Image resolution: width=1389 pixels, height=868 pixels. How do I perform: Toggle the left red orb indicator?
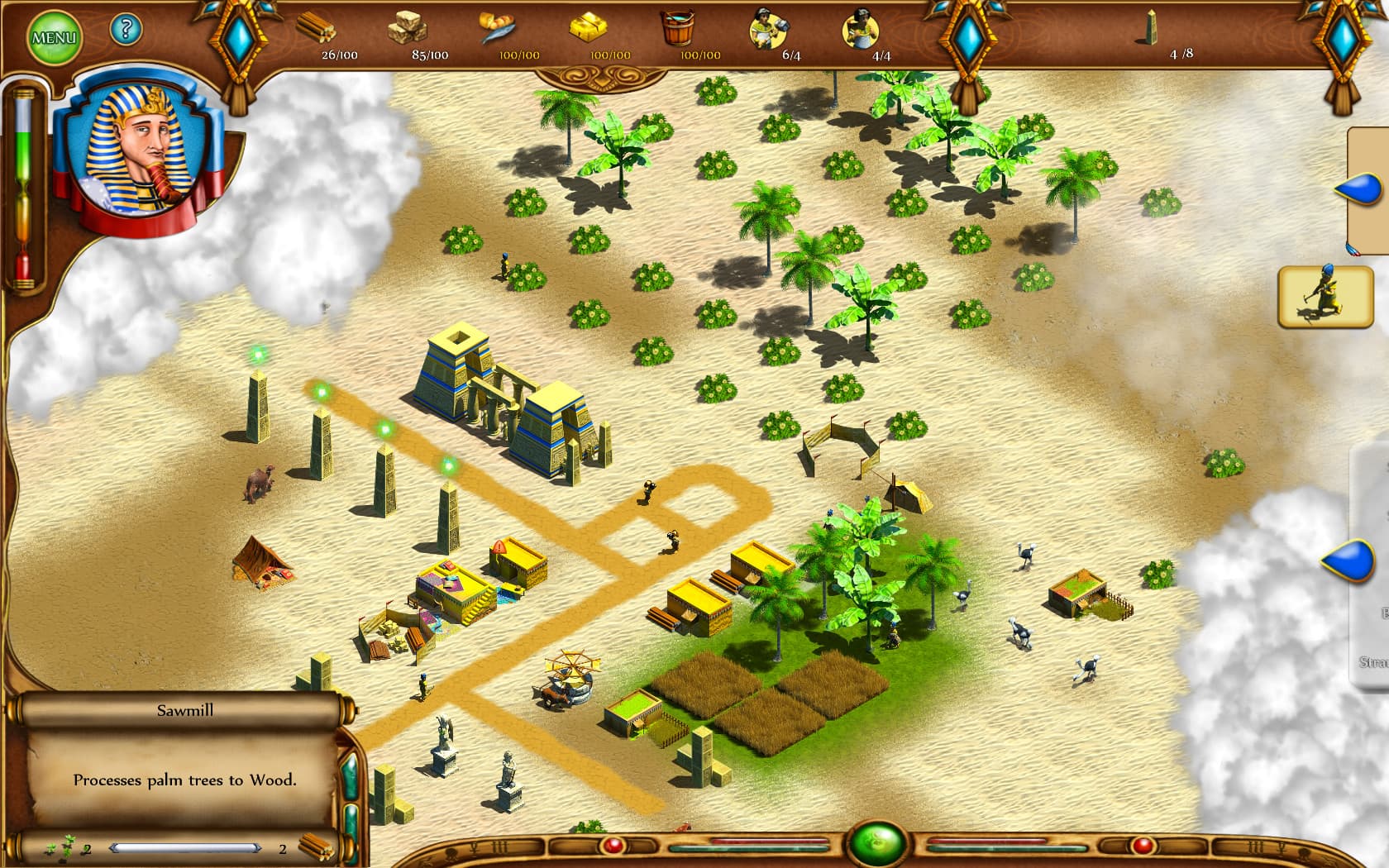tap(616, 844)
